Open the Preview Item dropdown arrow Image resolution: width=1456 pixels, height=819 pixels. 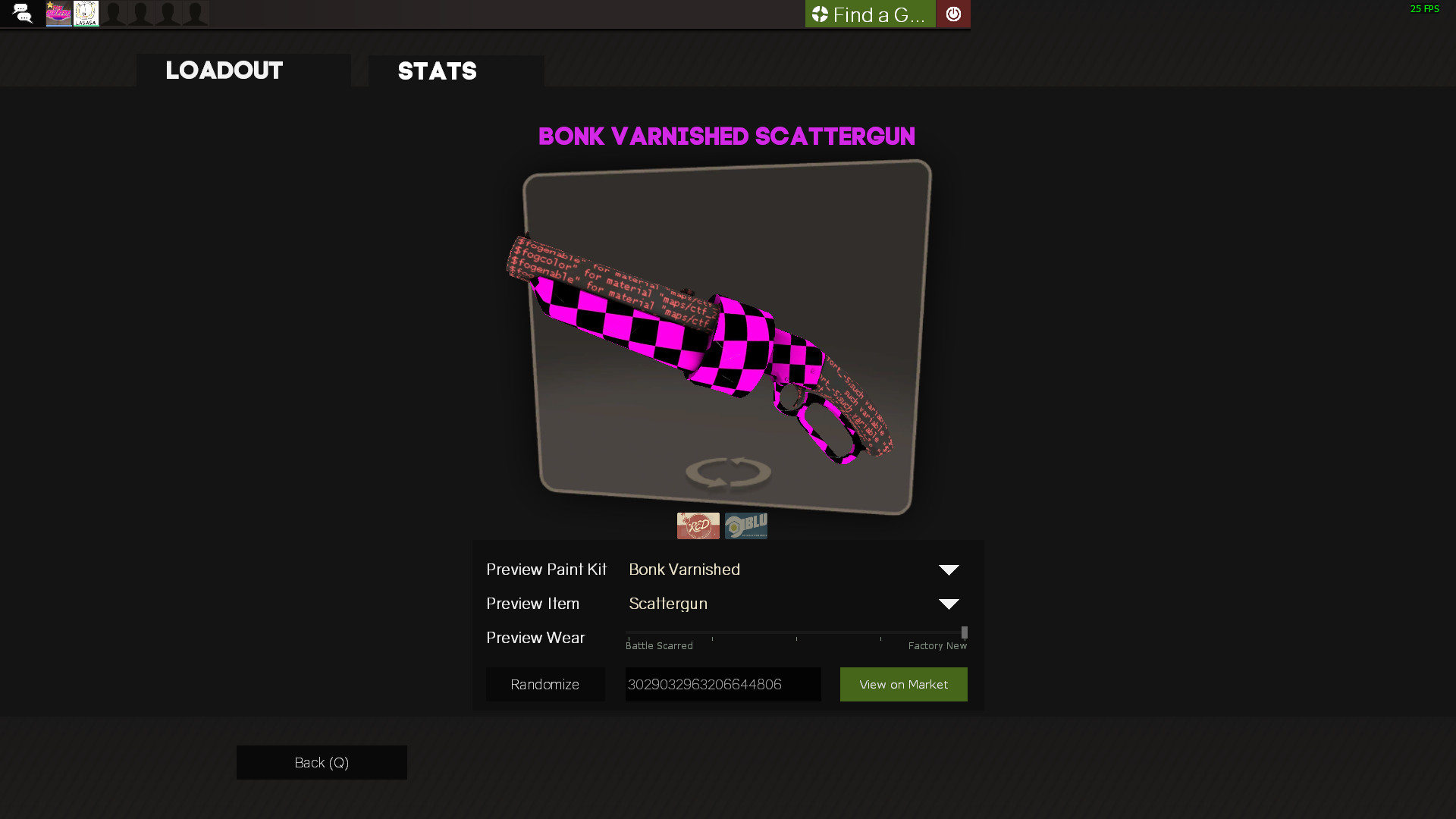948,604
